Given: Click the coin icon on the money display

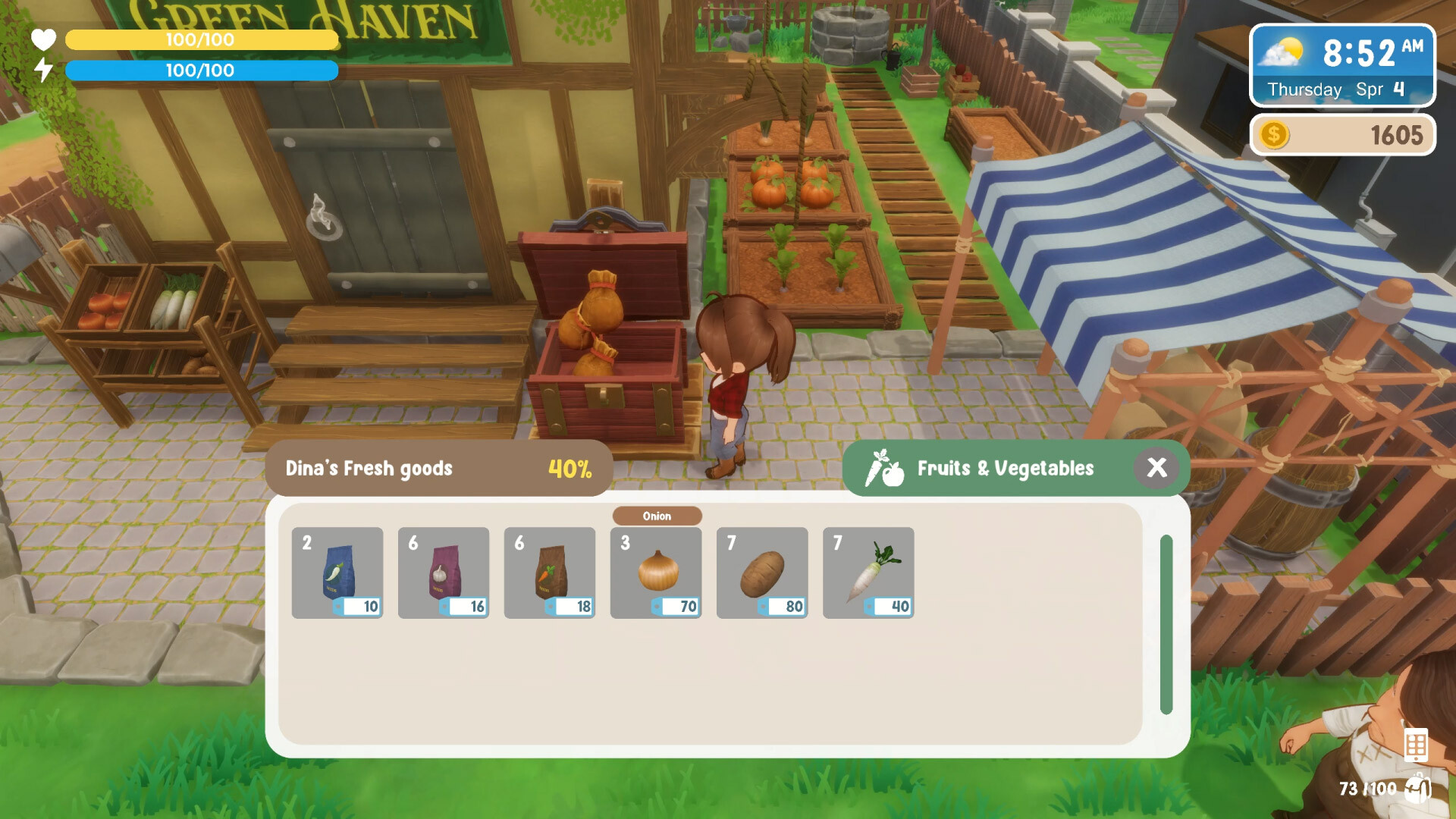Looking at the screenshot, I should pos(1275,135).
